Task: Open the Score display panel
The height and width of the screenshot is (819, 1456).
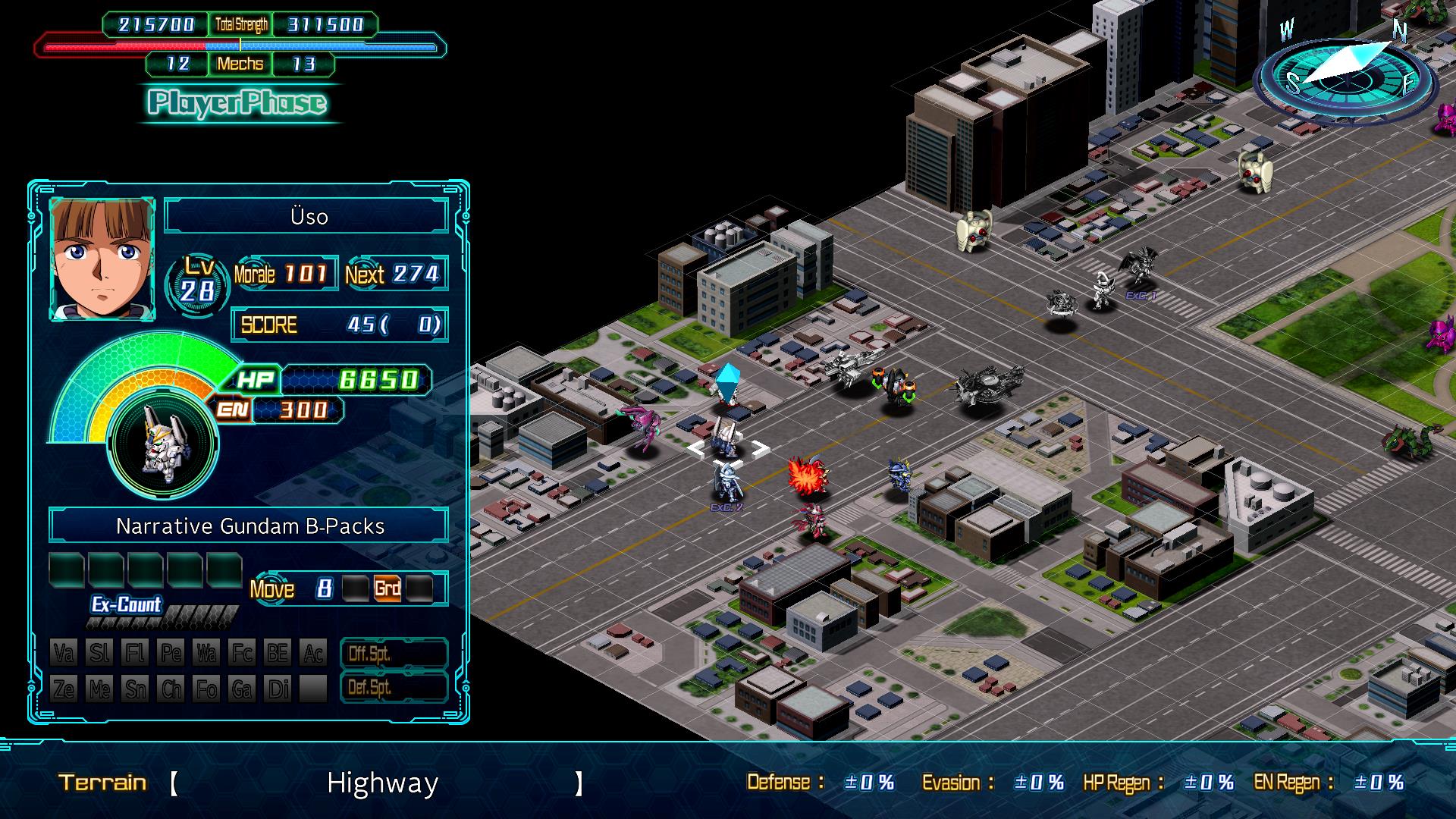Action: click(339, 325)
